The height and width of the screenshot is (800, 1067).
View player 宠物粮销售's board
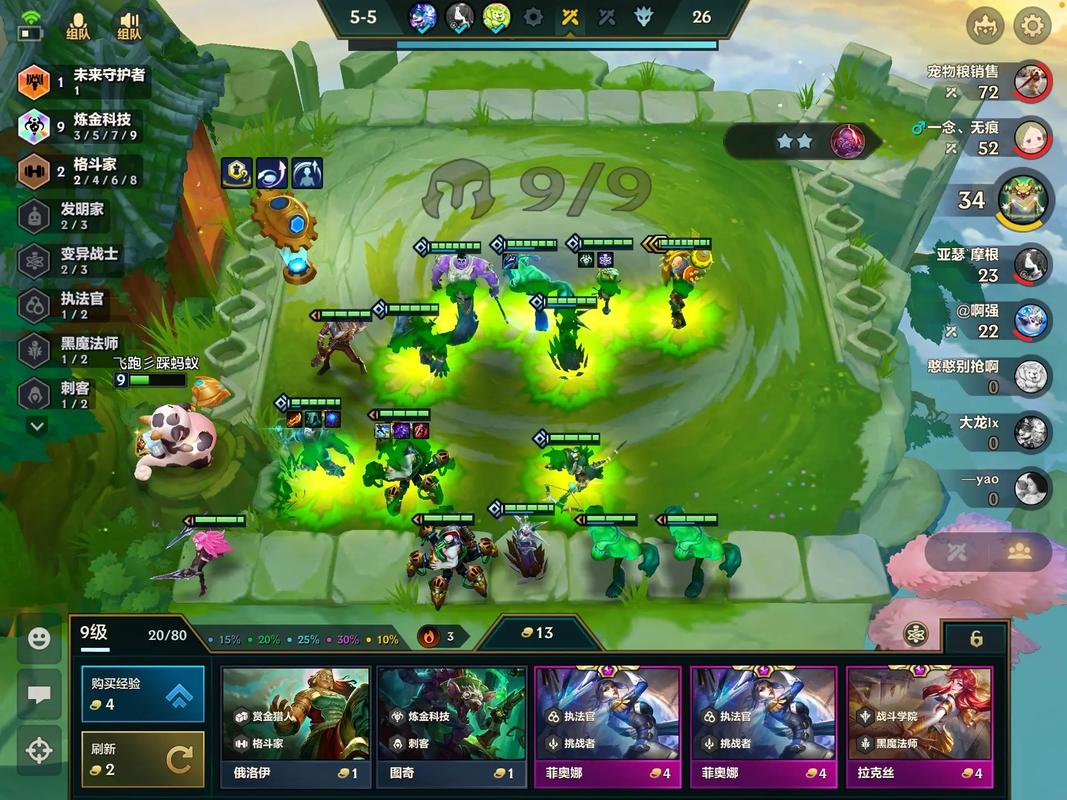tap(1030, 82)
